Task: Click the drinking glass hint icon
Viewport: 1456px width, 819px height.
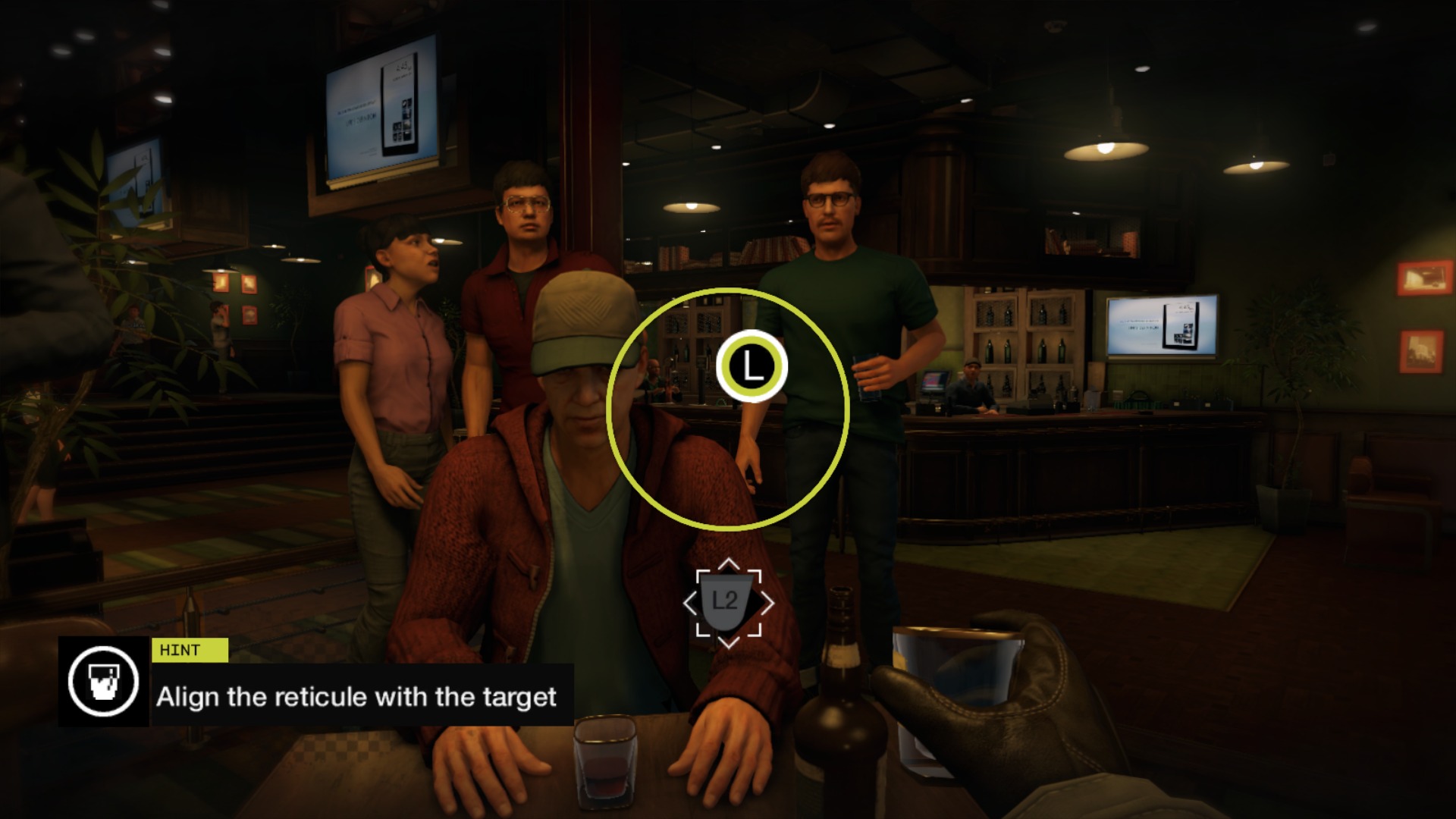Action: point(103,681)
